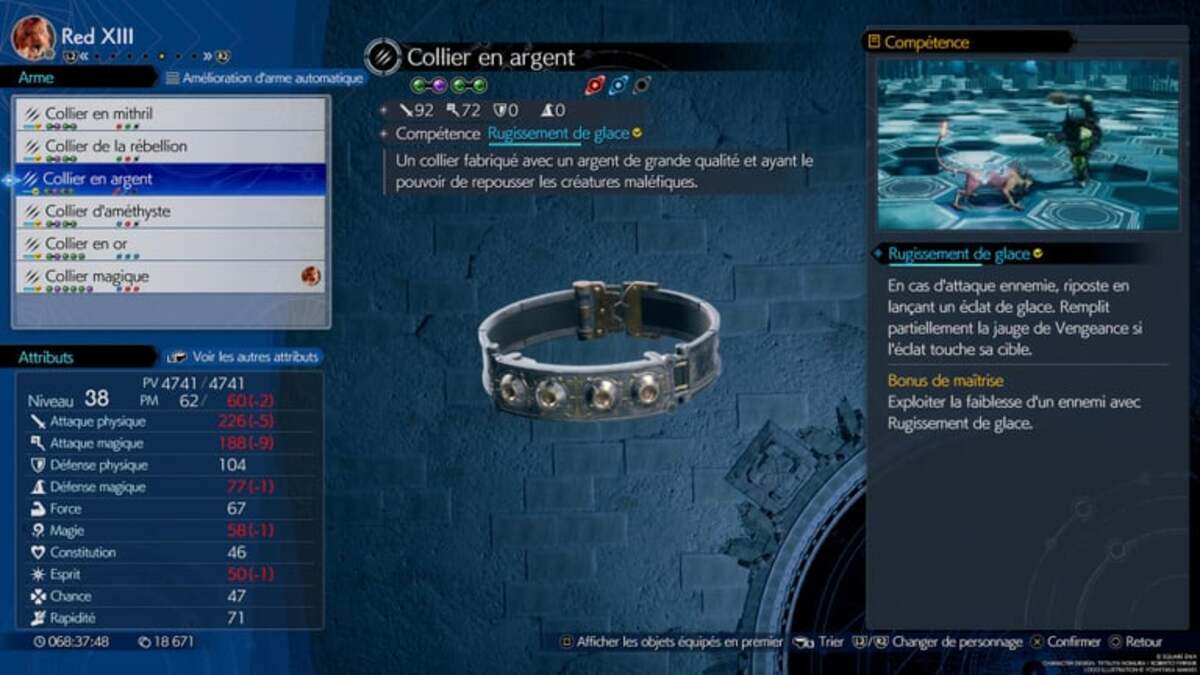Choose Collier magique weapon
This screenshot has width=1200, height=675.
pyautogui.click(x=170, y=276)
